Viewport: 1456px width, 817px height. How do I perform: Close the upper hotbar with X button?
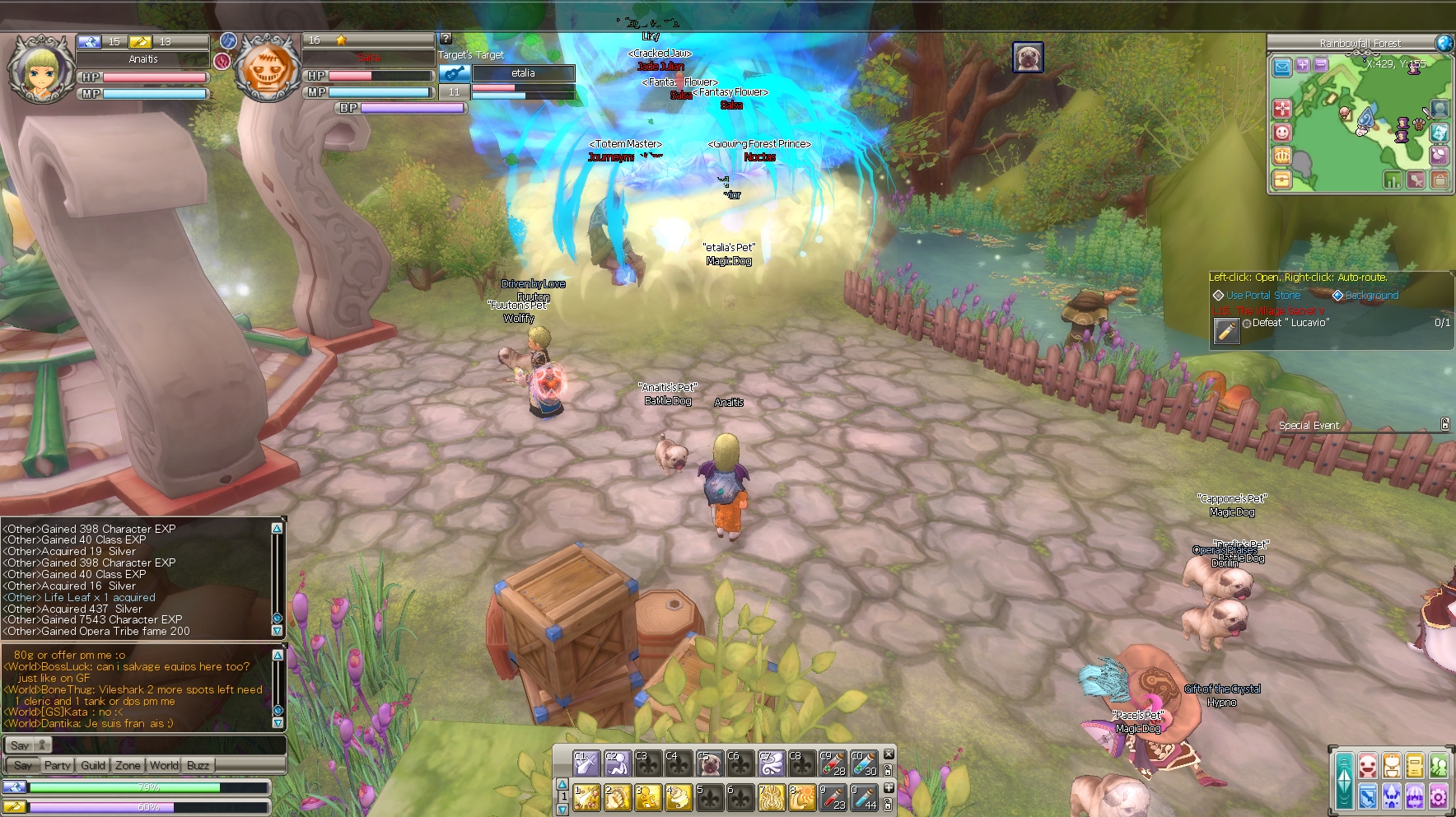click(x=889, y=754)
